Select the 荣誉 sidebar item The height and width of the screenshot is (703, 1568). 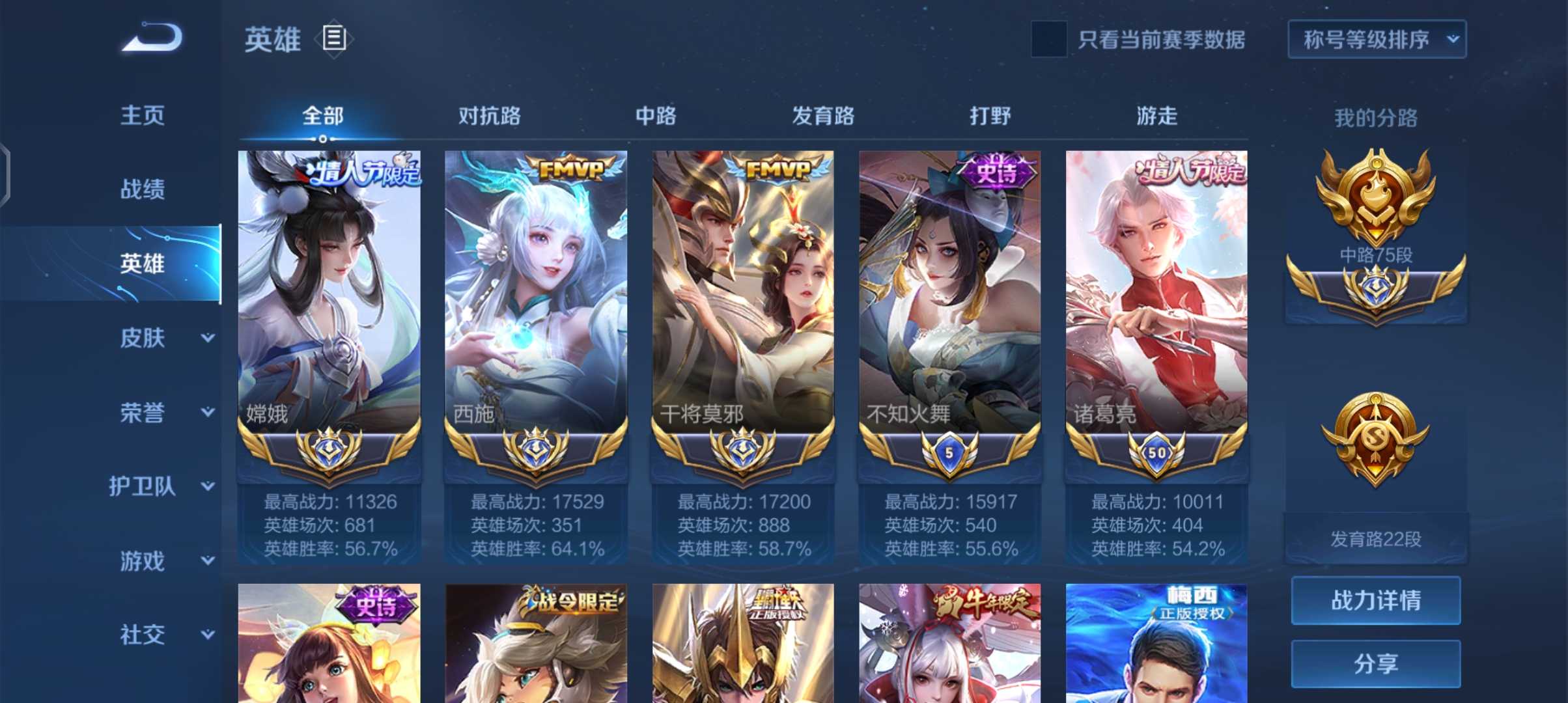pyautogui.click(x=143, y=412)
